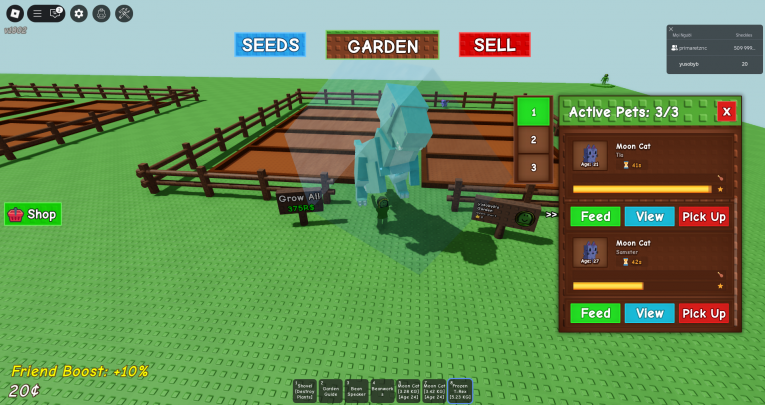
Task: Equip the Shovel from the hotbar
Action: [305, 390]
